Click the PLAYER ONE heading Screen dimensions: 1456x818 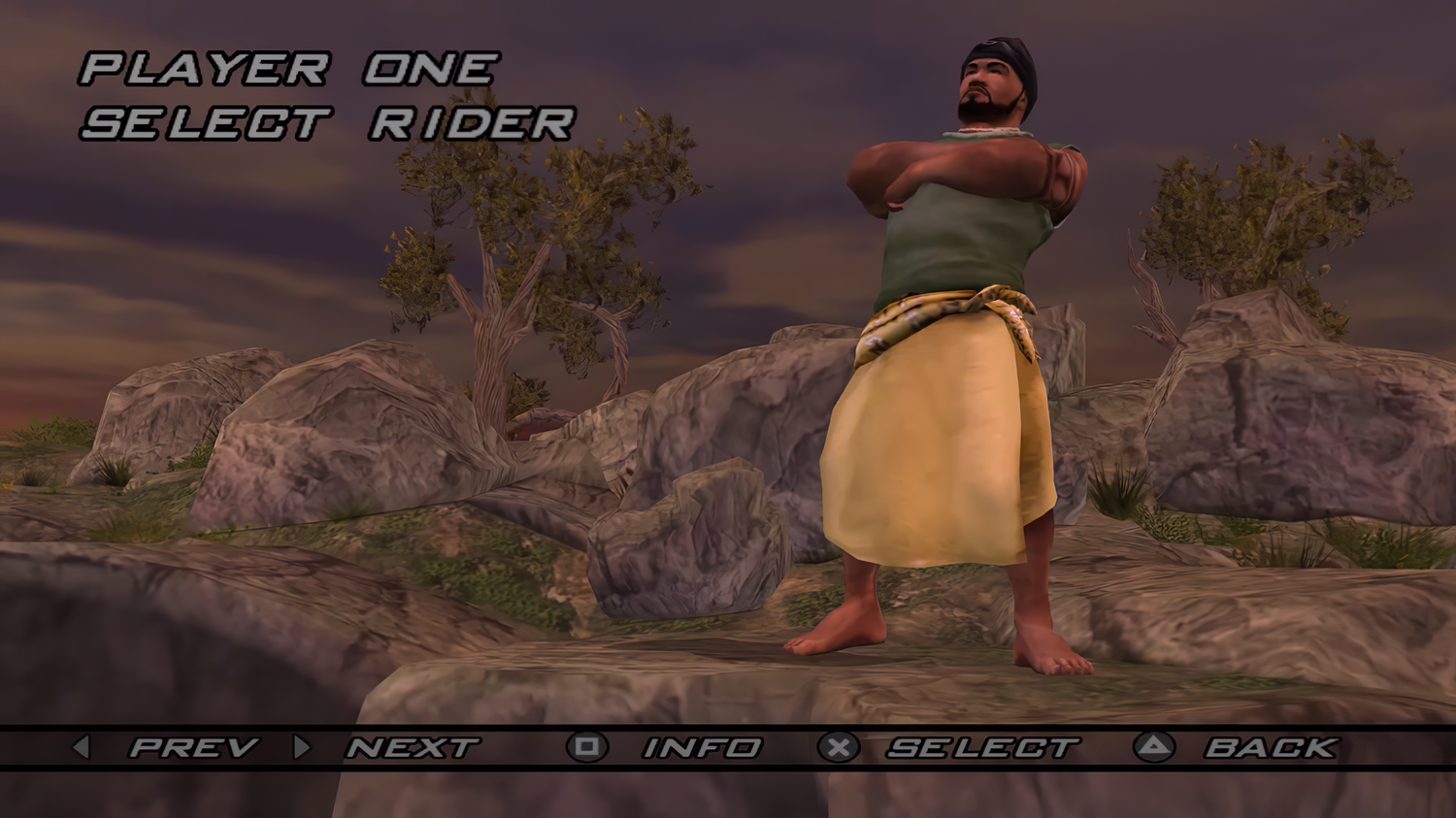click(x=288, y=68)
